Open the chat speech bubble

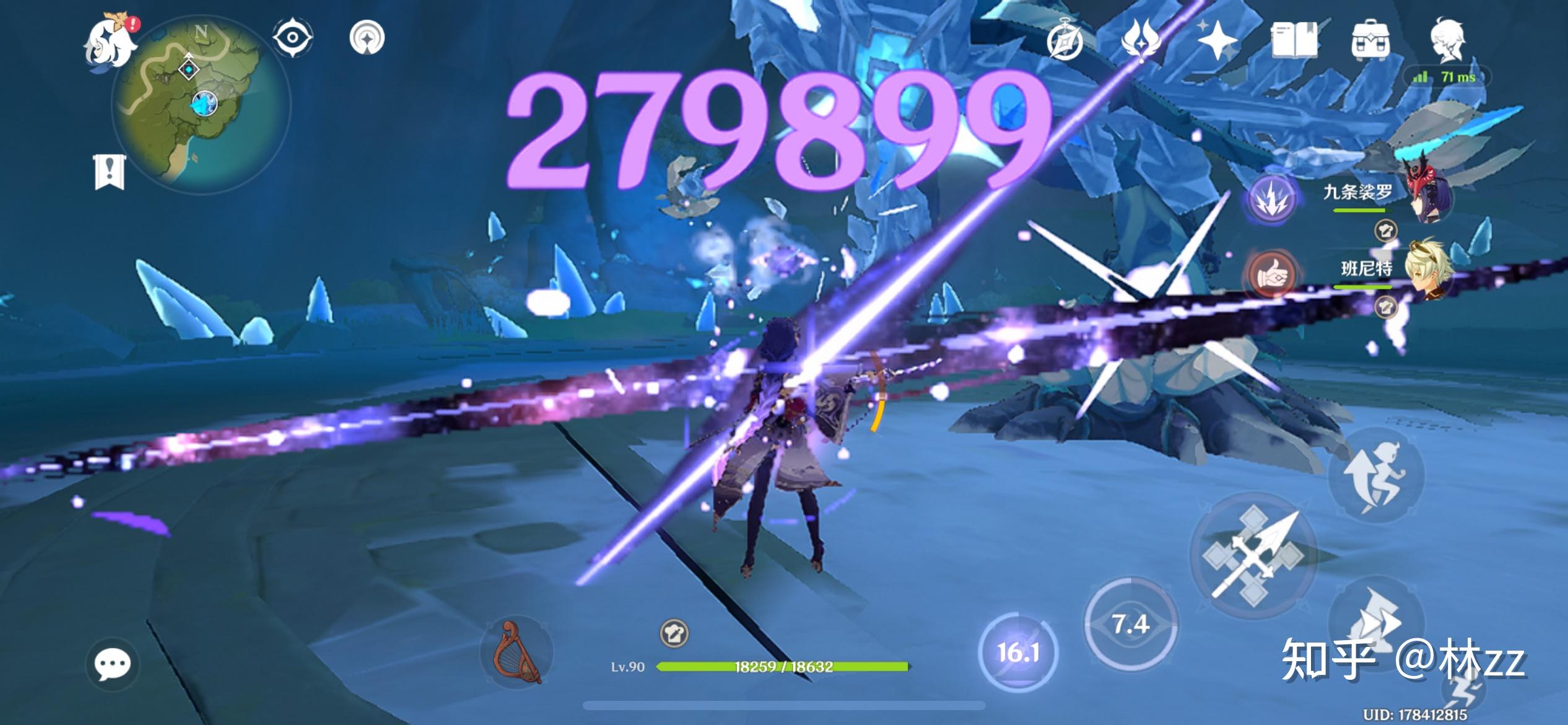(x=112, y=664)
